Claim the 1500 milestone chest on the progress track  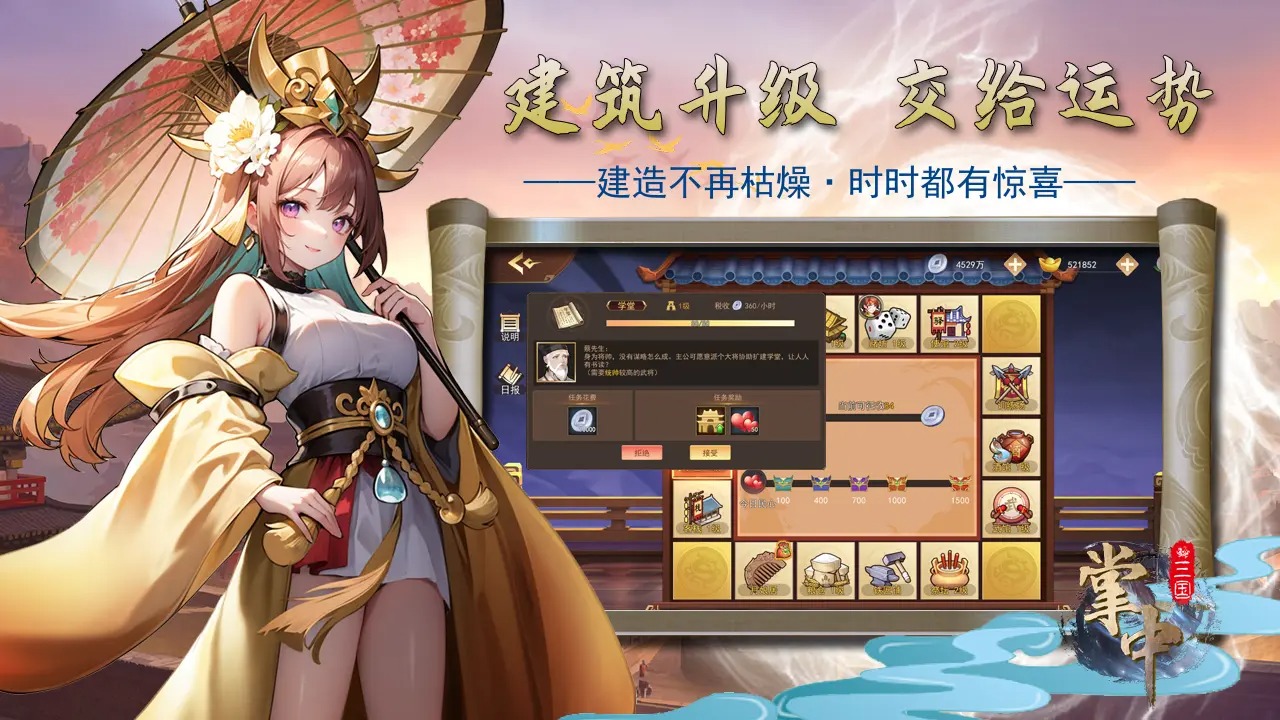tap(960, 485)
